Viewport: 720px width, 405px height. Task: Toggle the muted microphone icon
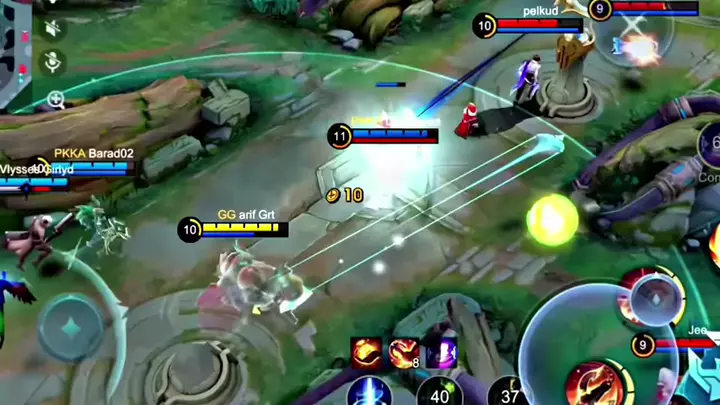(x=53, y=62)
